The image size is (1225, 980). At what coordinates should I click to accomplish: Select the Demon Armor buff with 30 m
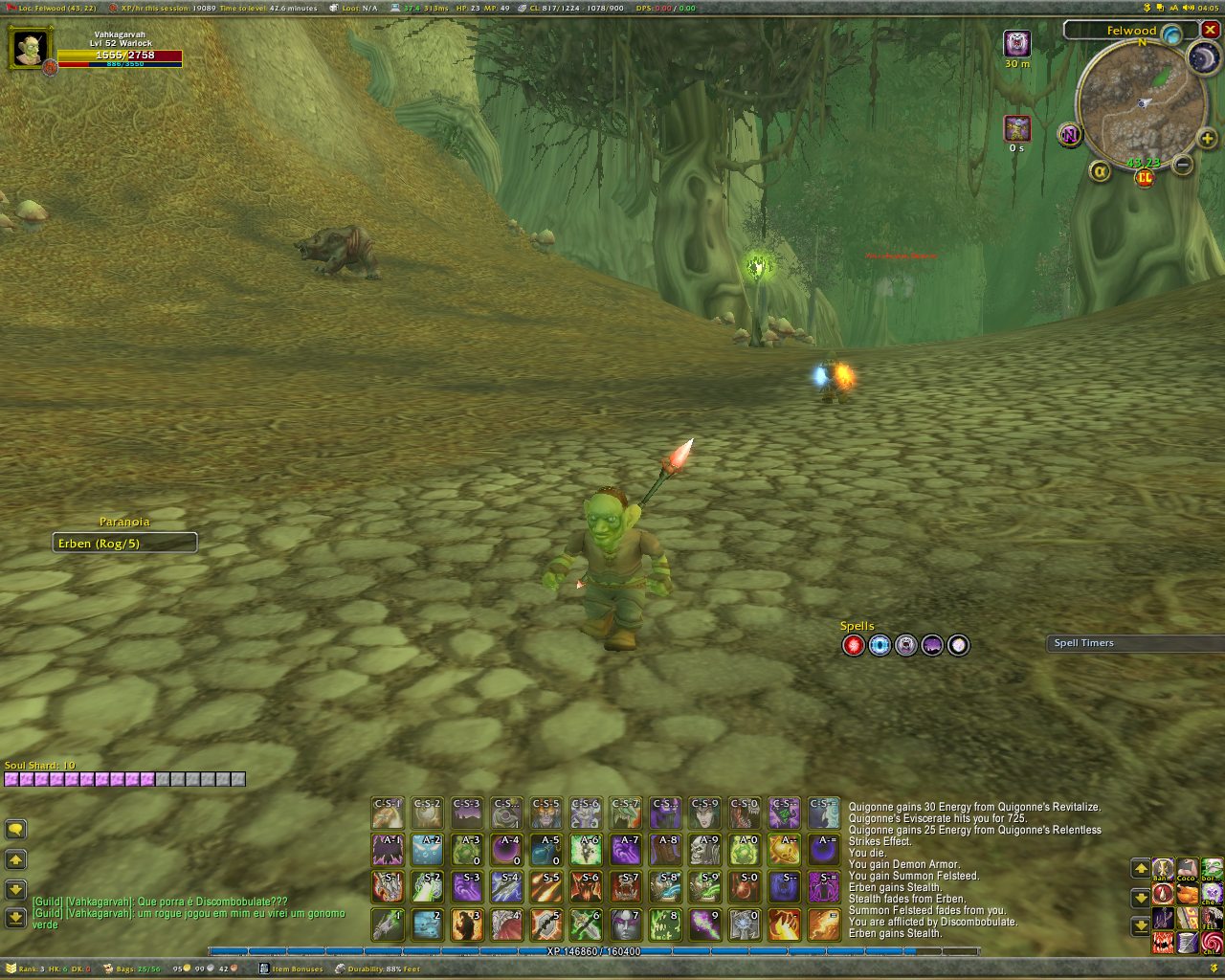[x=1016, y=44]
